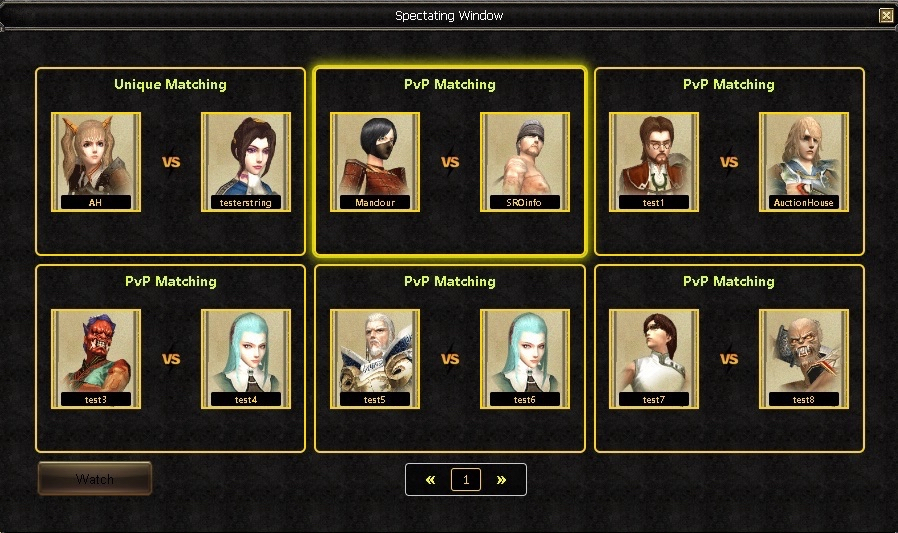898x533 pixels.
Task: Select the page number field
Action: point(466,480)
